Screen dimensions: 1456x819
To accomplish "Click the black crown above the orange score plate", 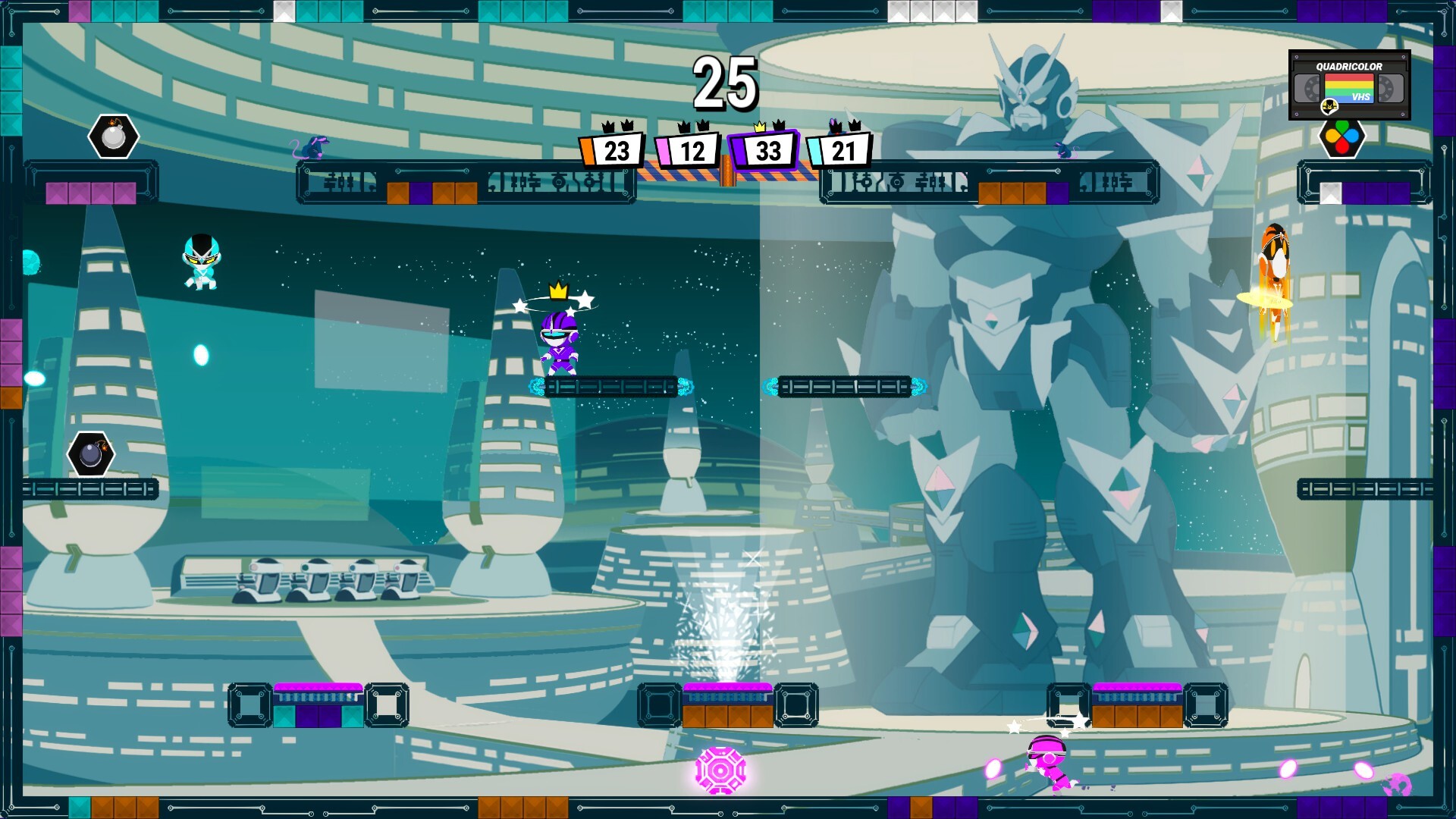I will [610, 126].
